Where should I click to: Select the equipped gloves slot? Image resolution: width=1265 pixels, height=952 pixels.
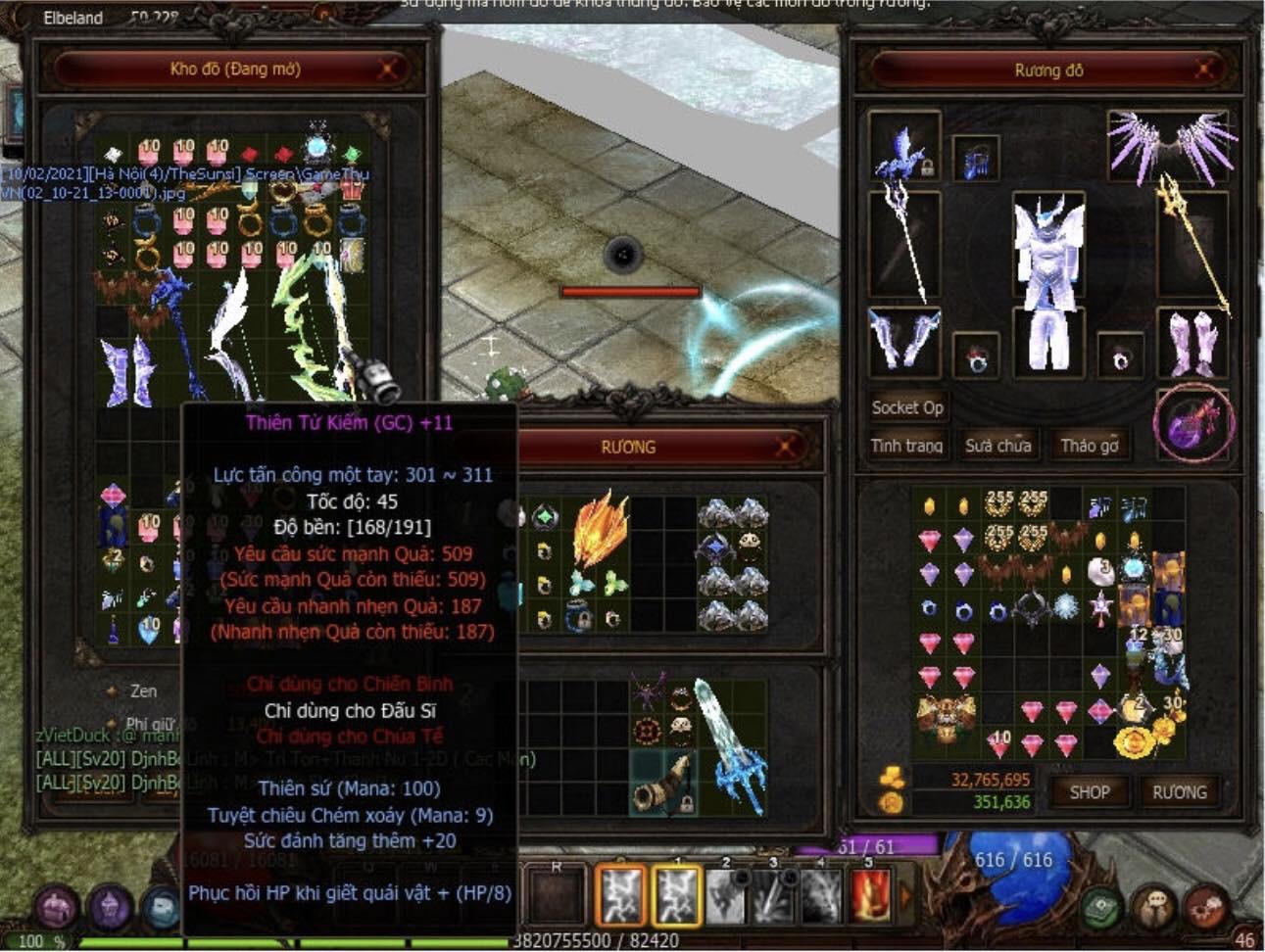[904, 340]
